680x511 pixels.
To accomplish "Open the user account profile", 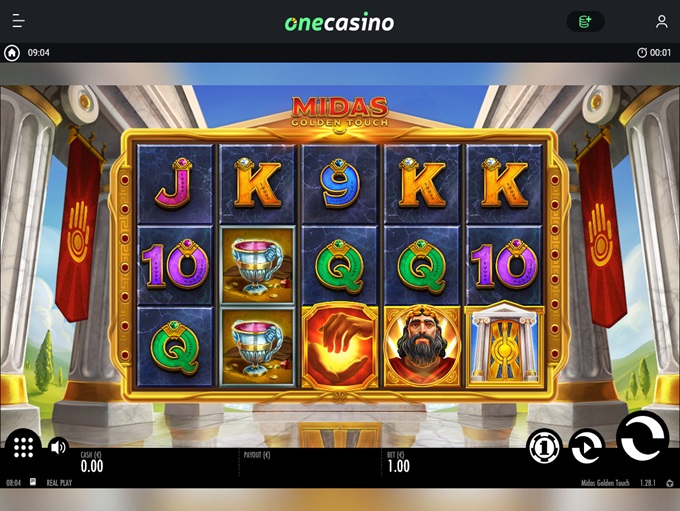I will tap(661, 21).
